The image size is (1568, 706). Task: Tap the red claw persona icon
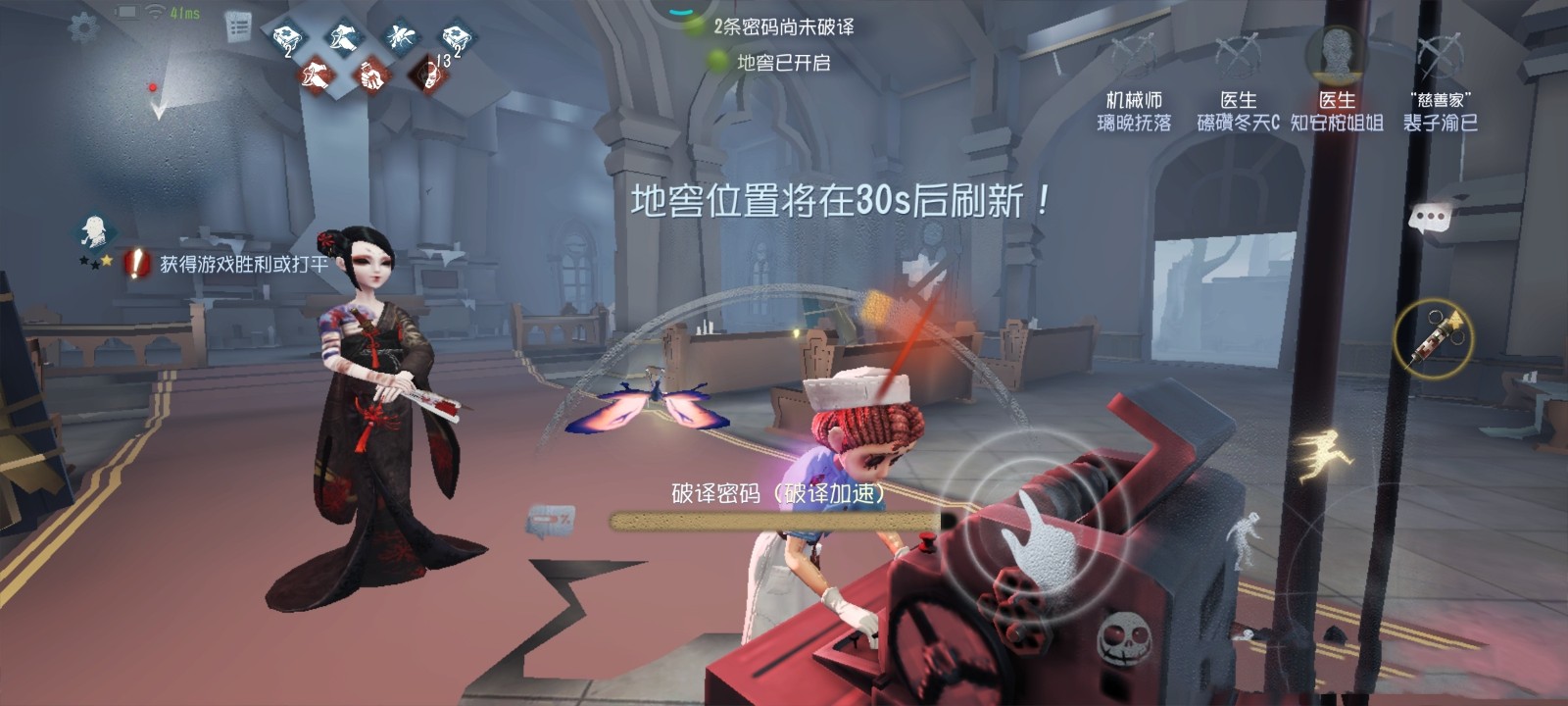[317, 75]
